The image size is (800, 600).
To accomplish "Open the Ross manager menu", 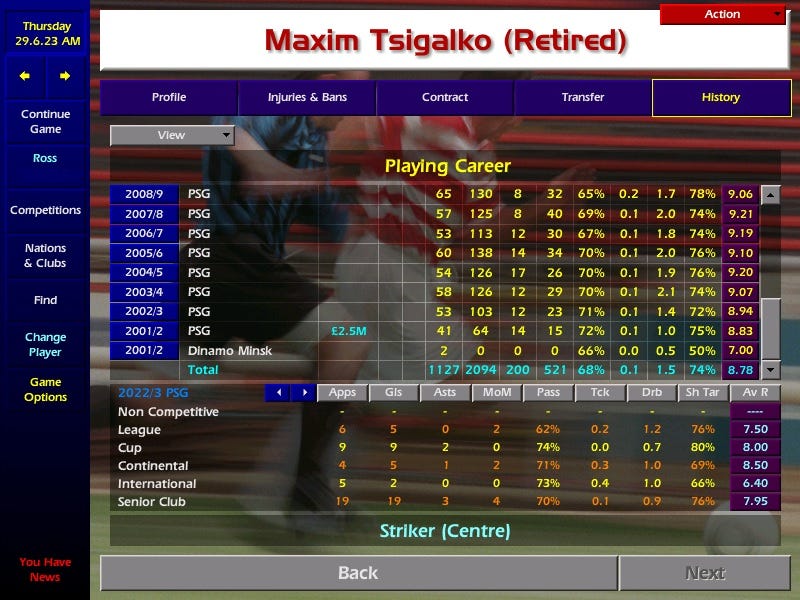I will click(45, 159).
